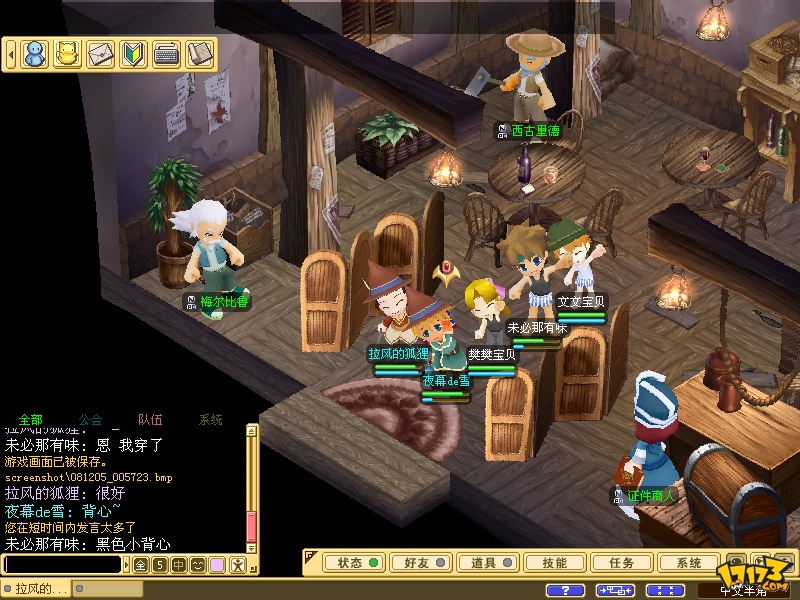This screenshot has height=600, width=800.
Task: Open the 技能 (Skills) menu
Action: click(x=555, y=563)
